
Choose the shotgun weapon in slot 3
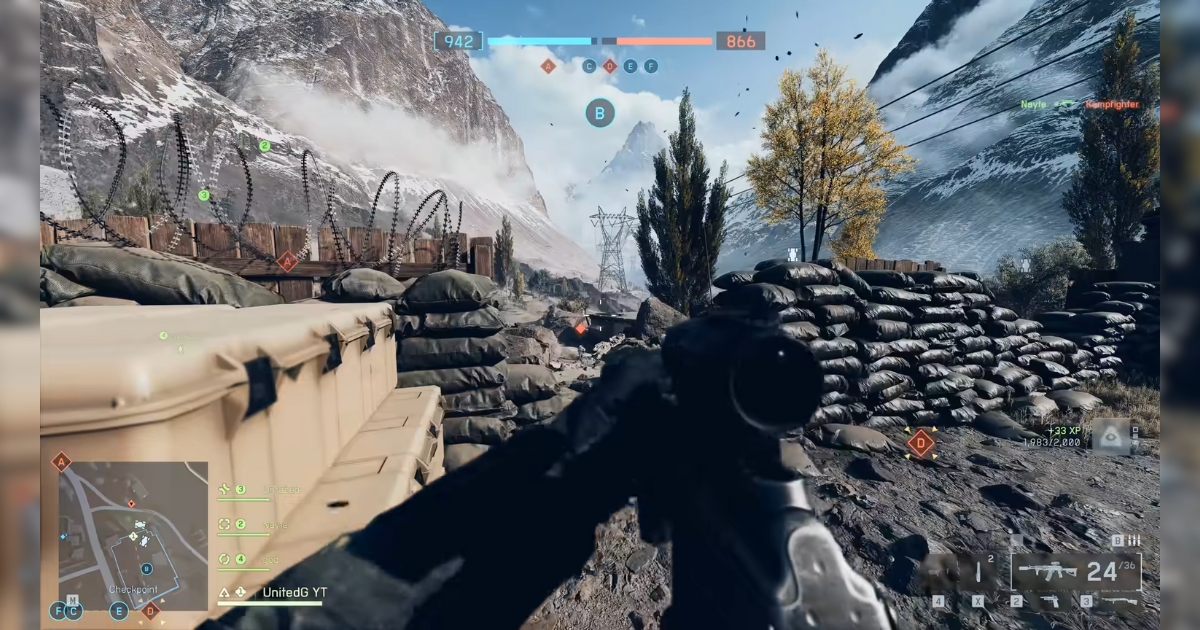[x=1120, y=601]
